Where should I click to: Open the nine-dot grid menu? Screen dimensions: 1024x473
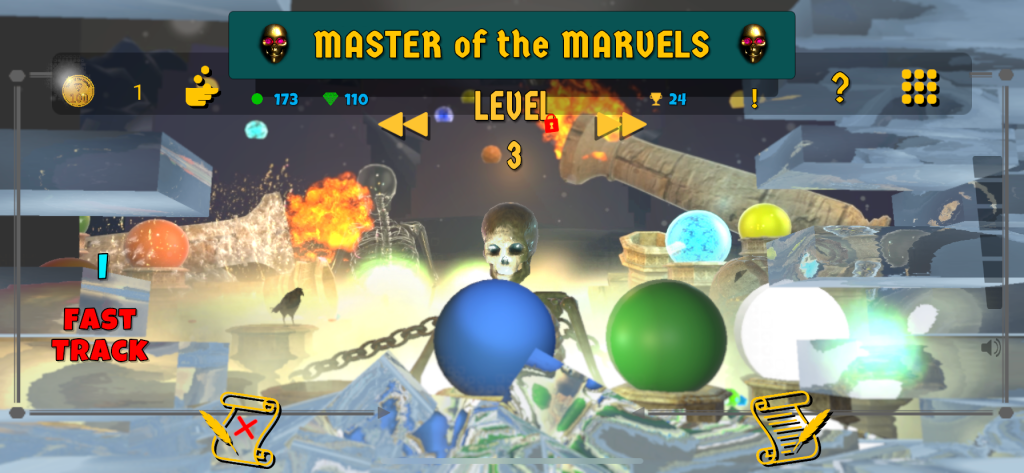(x=920, y=88)
